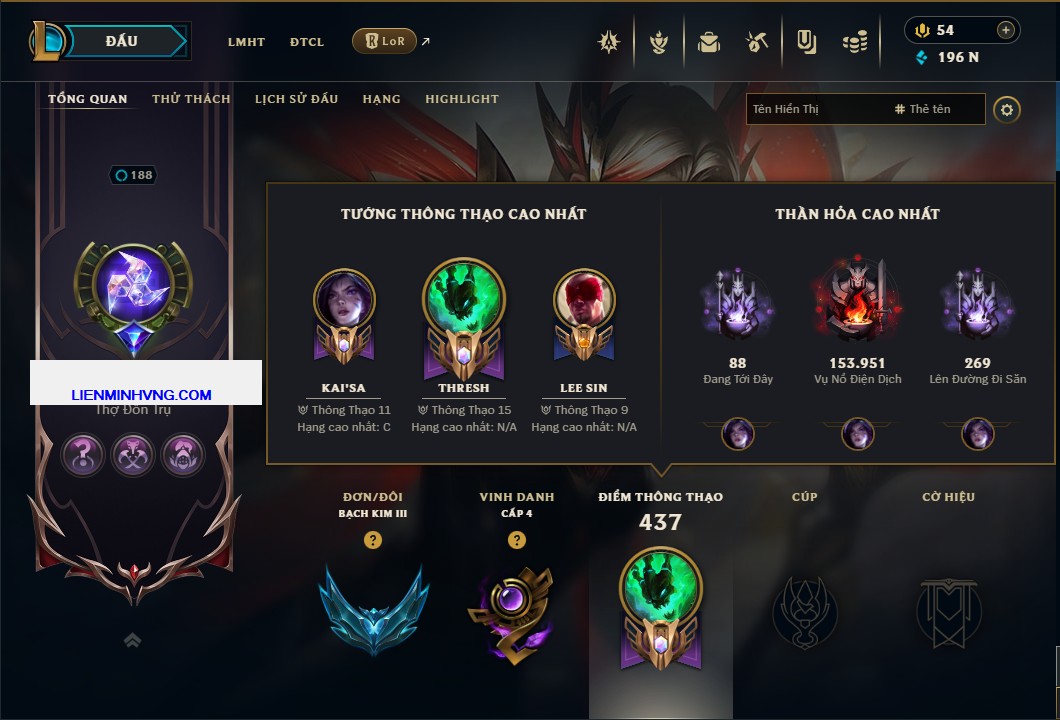This screenshot has width=1060, height=720.
Task: Open the LMHT game section
Action: point(246,42)
